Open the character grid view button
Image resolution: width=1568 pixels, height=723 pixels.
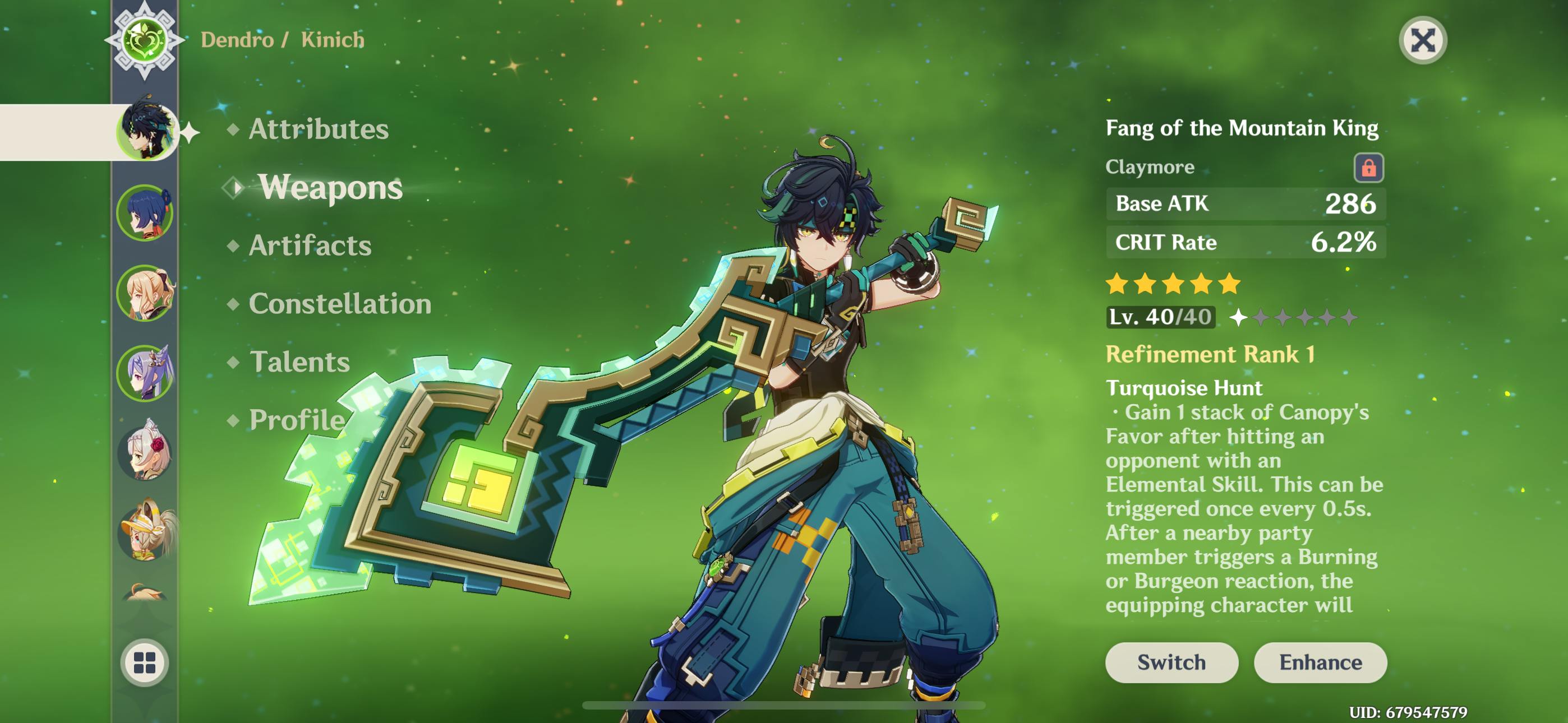145,662
